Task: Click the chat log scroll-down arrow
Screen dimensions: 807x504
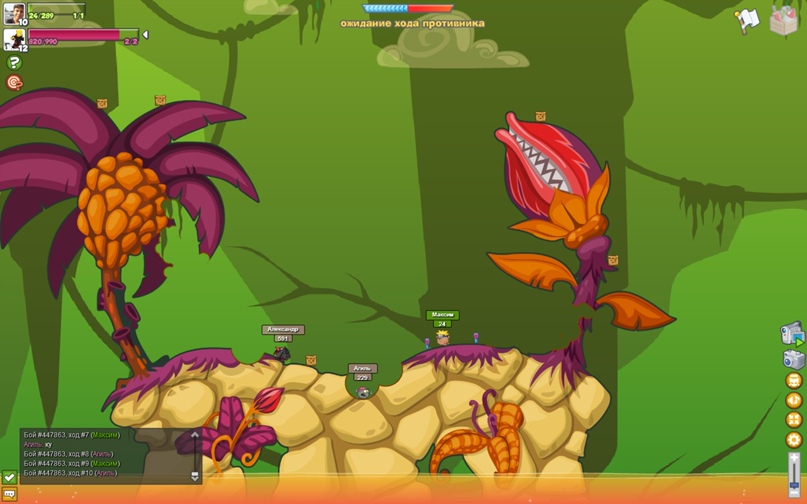Action: [x=195, y=476]
